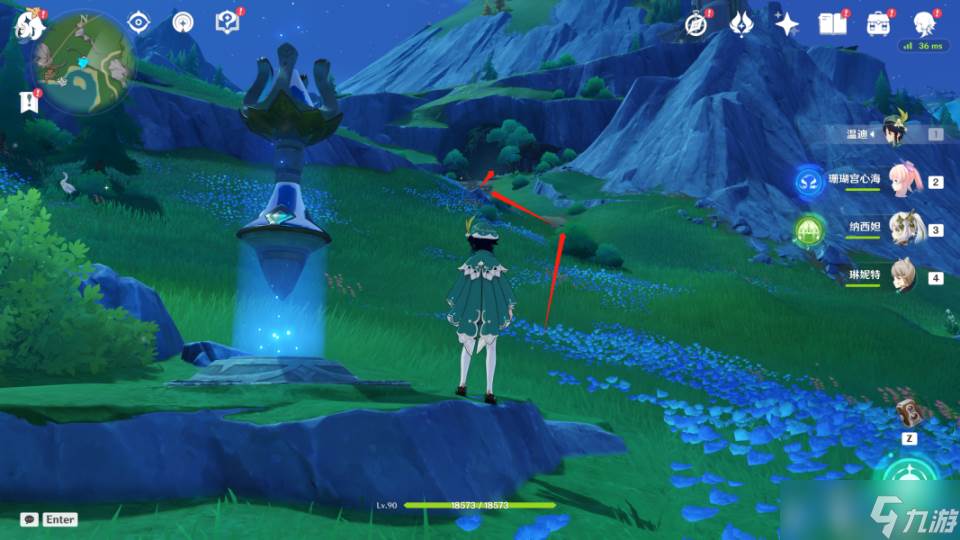The width and height of the screenshot is (960, 540).
Task: Click the circular beacon icon beside the eye
Action: pos(183,22)
